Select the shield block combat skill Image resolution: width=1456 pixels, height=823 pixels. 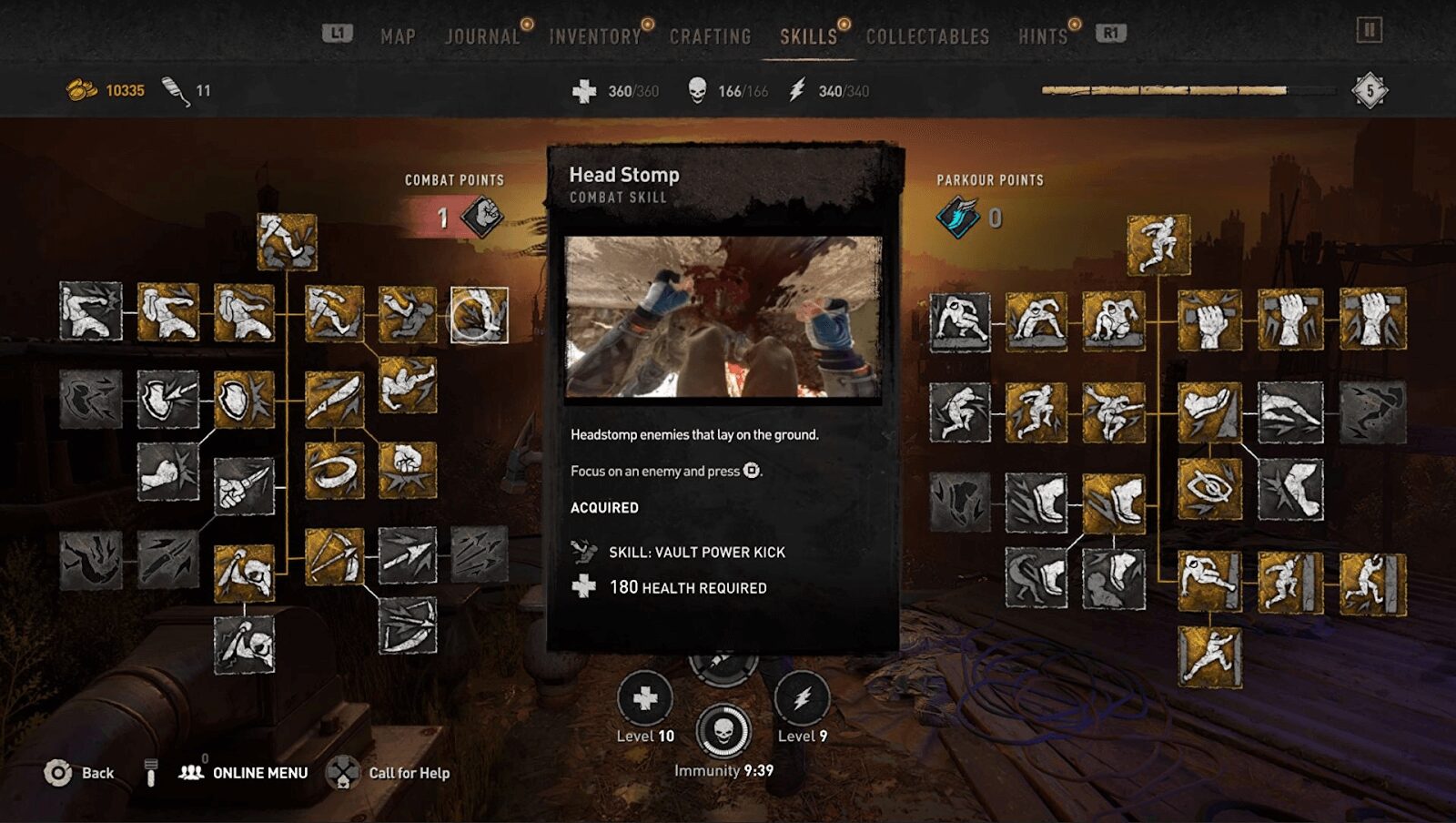click(x=244, y=399)
